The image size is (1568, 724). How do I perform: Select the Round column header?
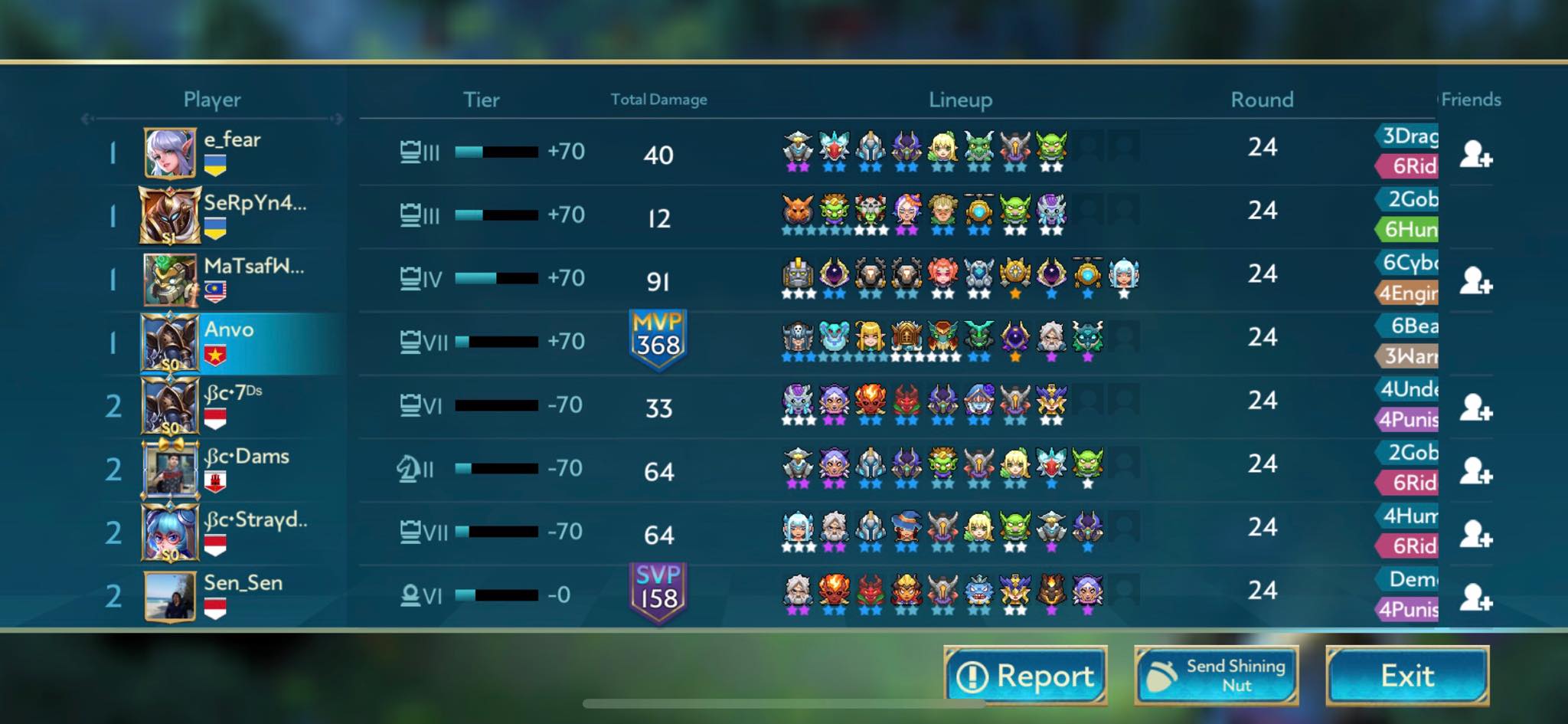pyautogui.click(x=1263, y=100)
